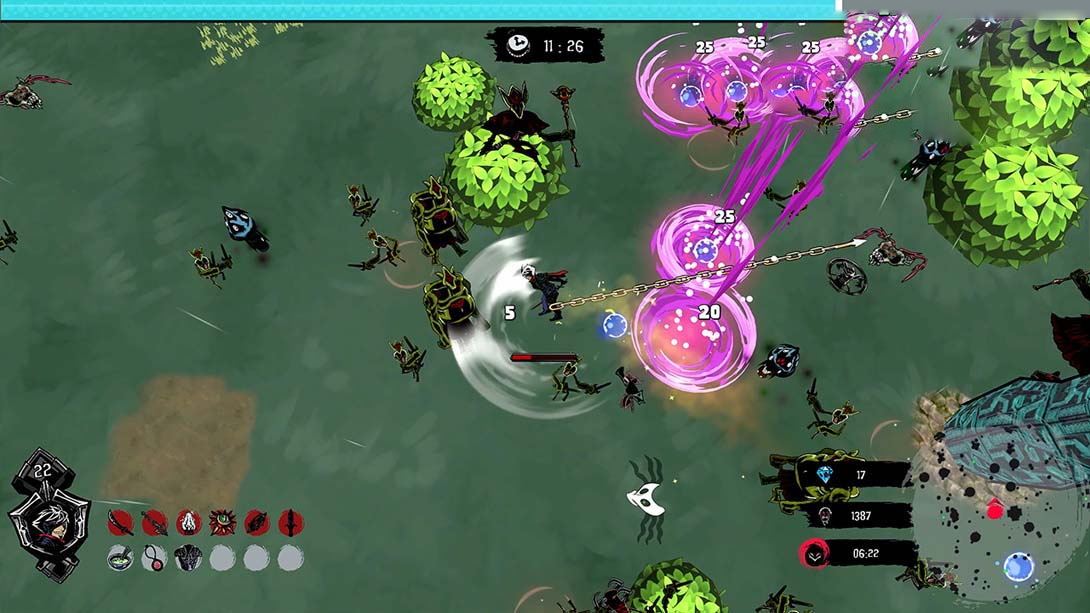Image resolution: width=1090 pixels, height=613 pixels.
Task: Click the red boss countdown skull icon
Action: click(x=816, y=554)
